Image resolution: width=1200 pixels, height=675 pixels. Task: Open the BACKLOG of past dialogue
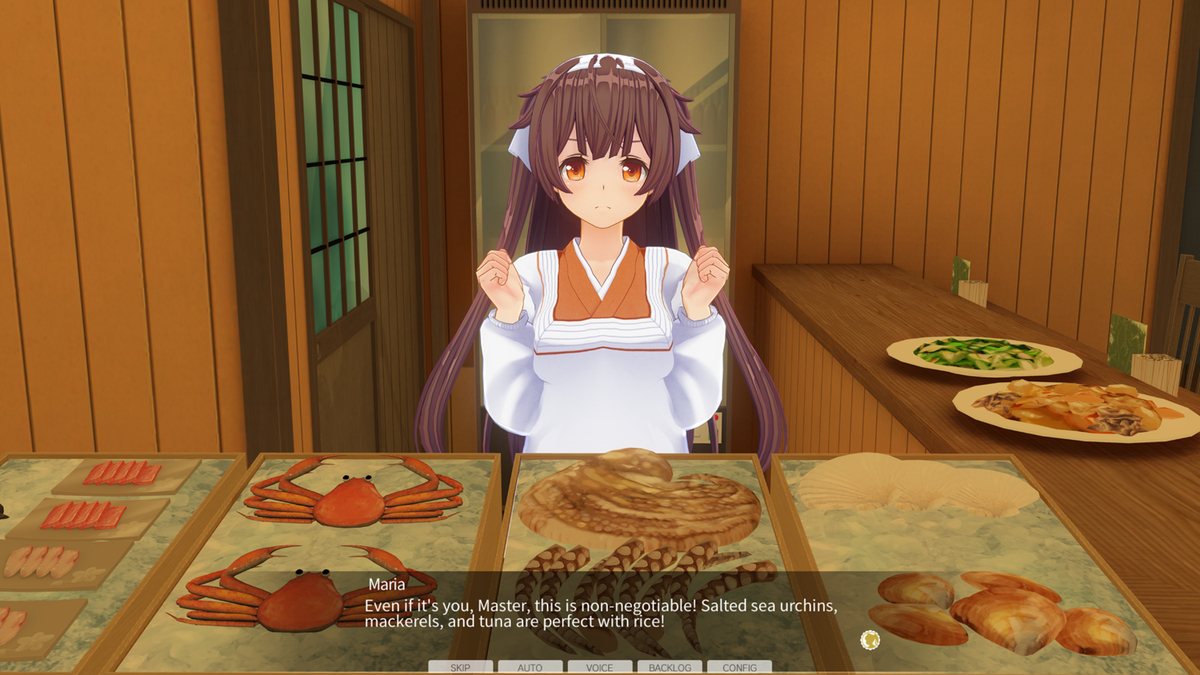(x=669, y=667)
